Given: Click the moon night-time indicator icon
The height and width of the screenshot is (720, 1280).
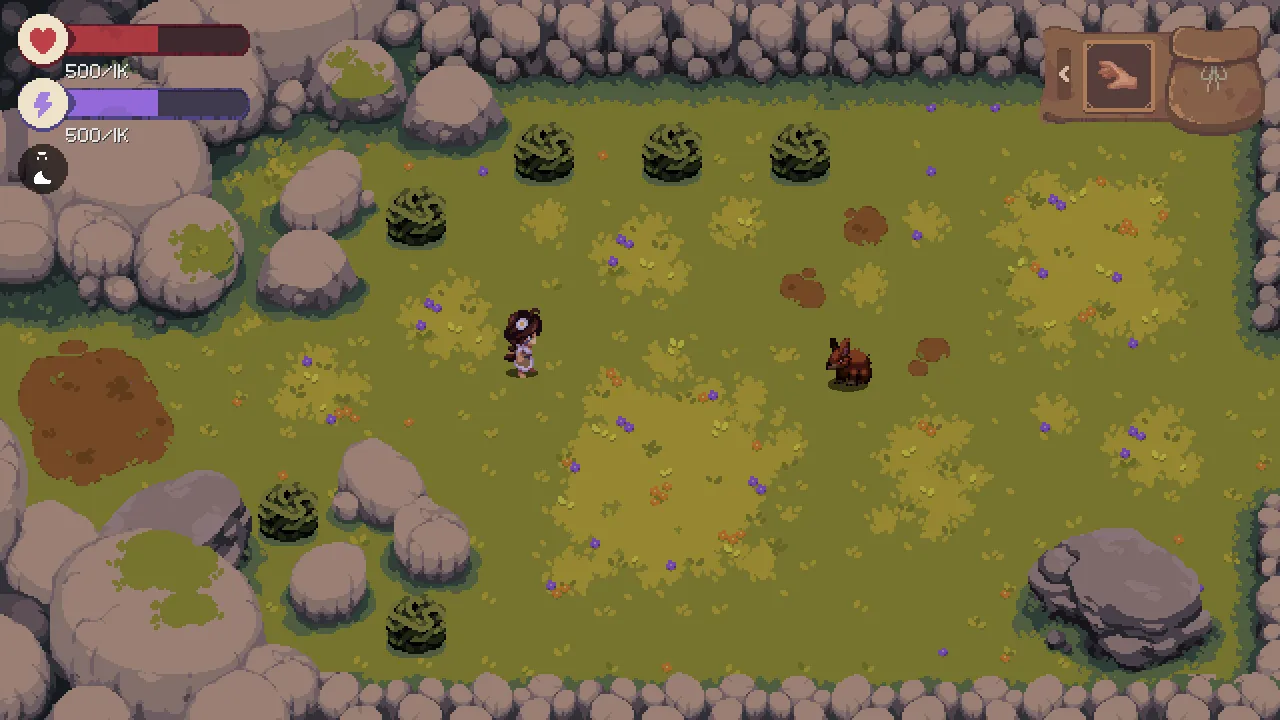Looking at the screenshot, I should pyautogui.click(x=43, y=169).
